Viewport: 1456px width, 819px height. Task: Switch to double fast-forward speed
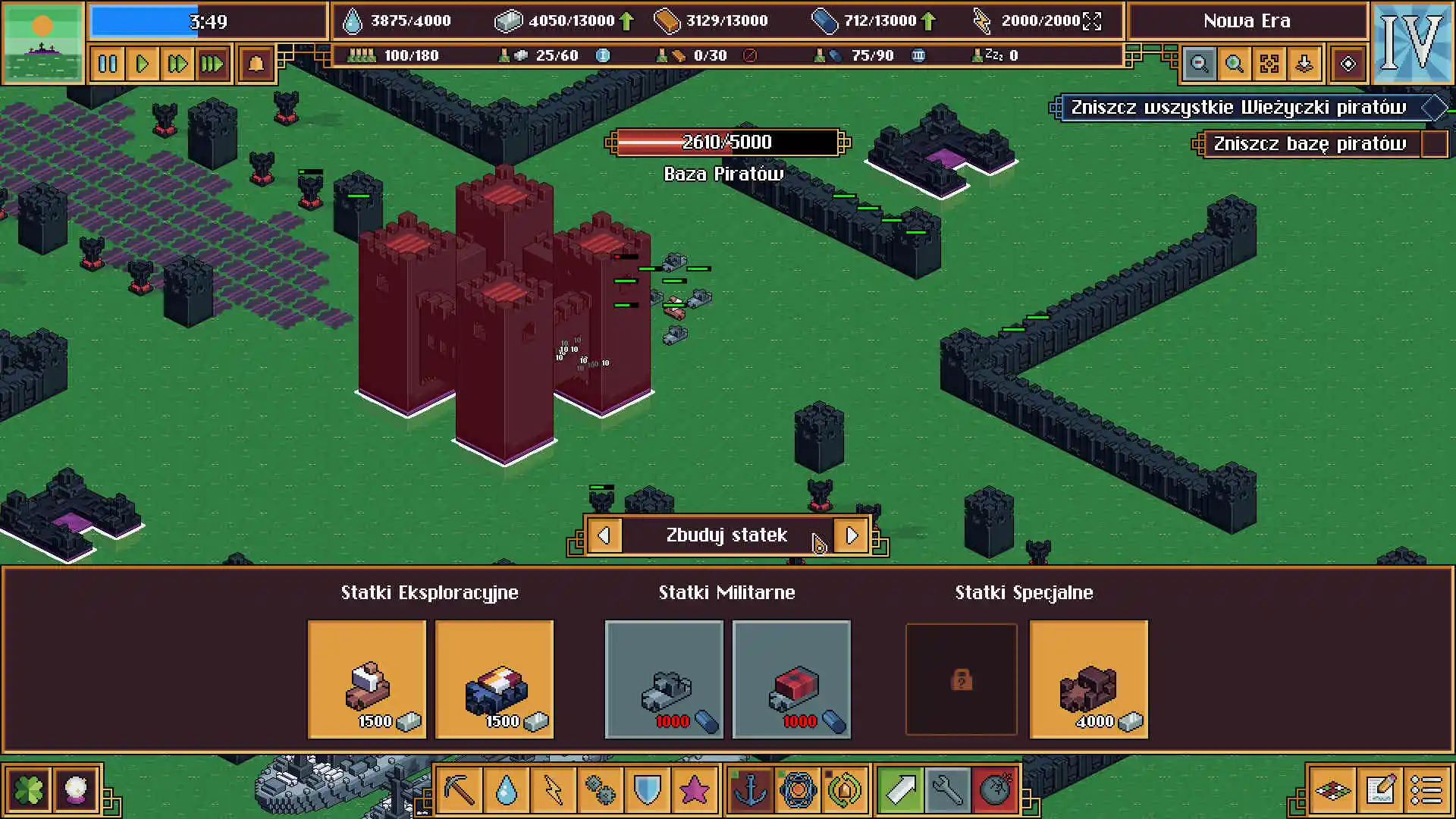coord(177,64)
